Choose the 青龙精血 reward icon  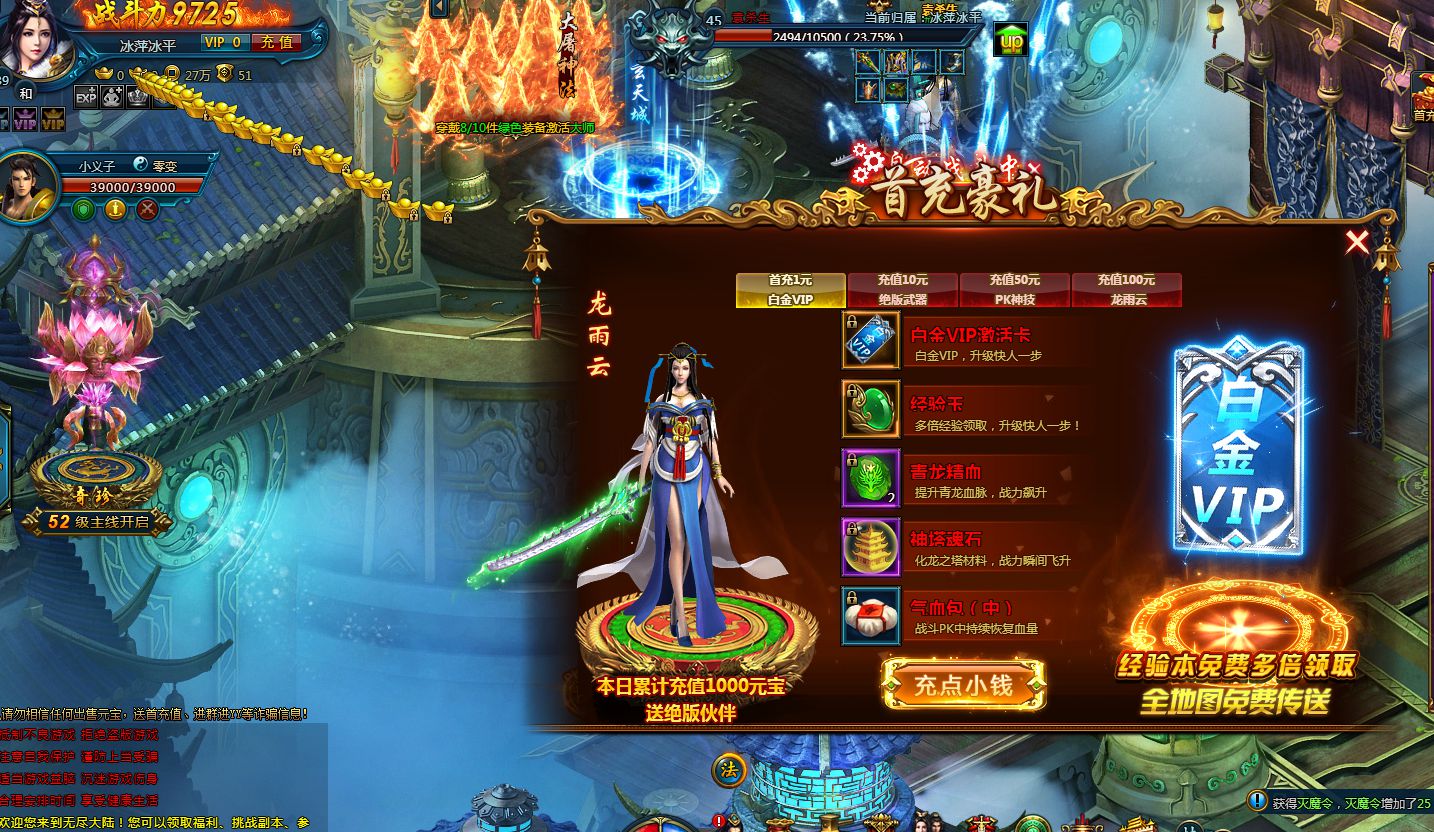[871, 478]
